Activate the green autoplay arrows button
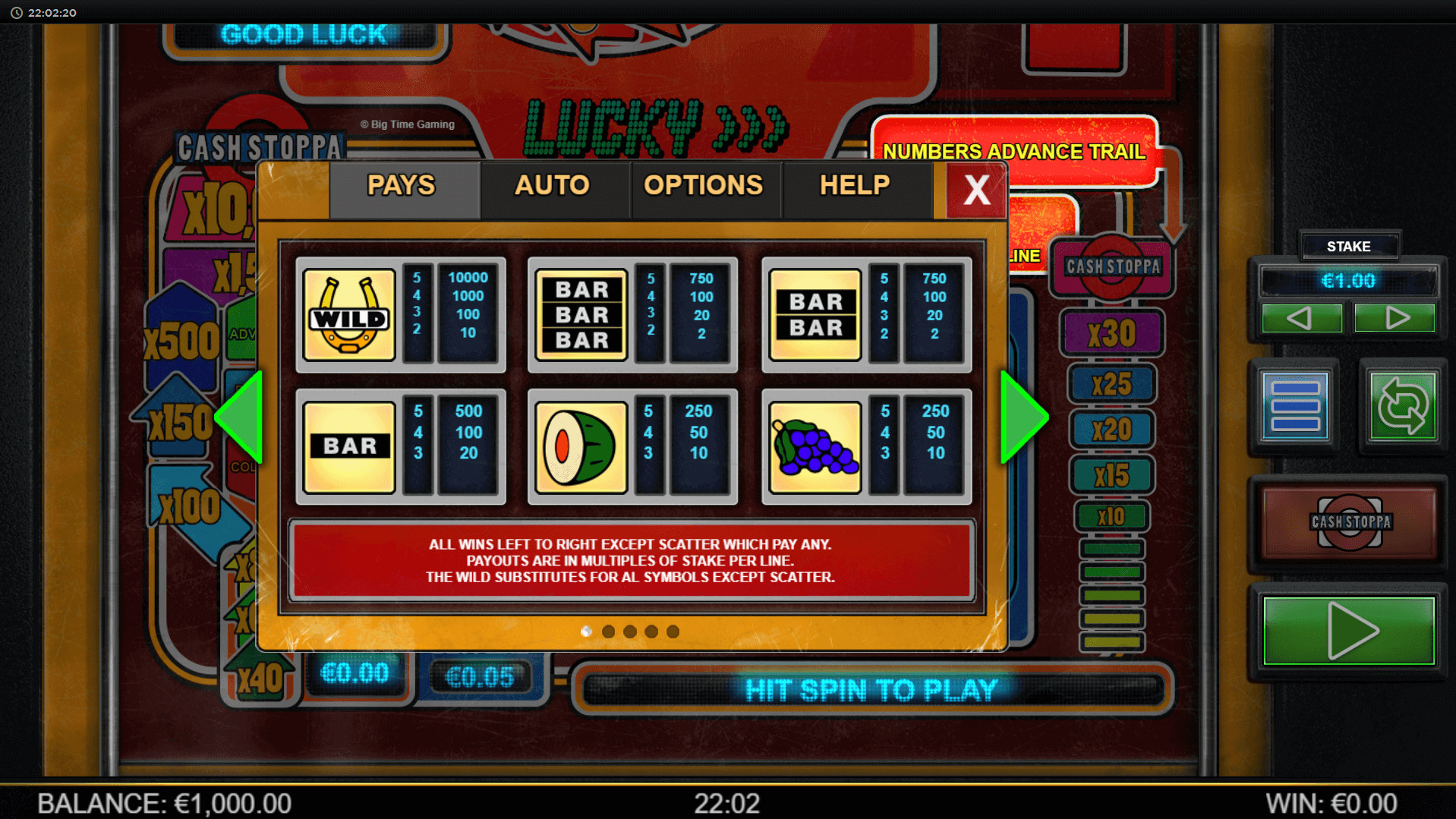Viewport: 1456px width, 819px height. click(x=1402, y=406)
